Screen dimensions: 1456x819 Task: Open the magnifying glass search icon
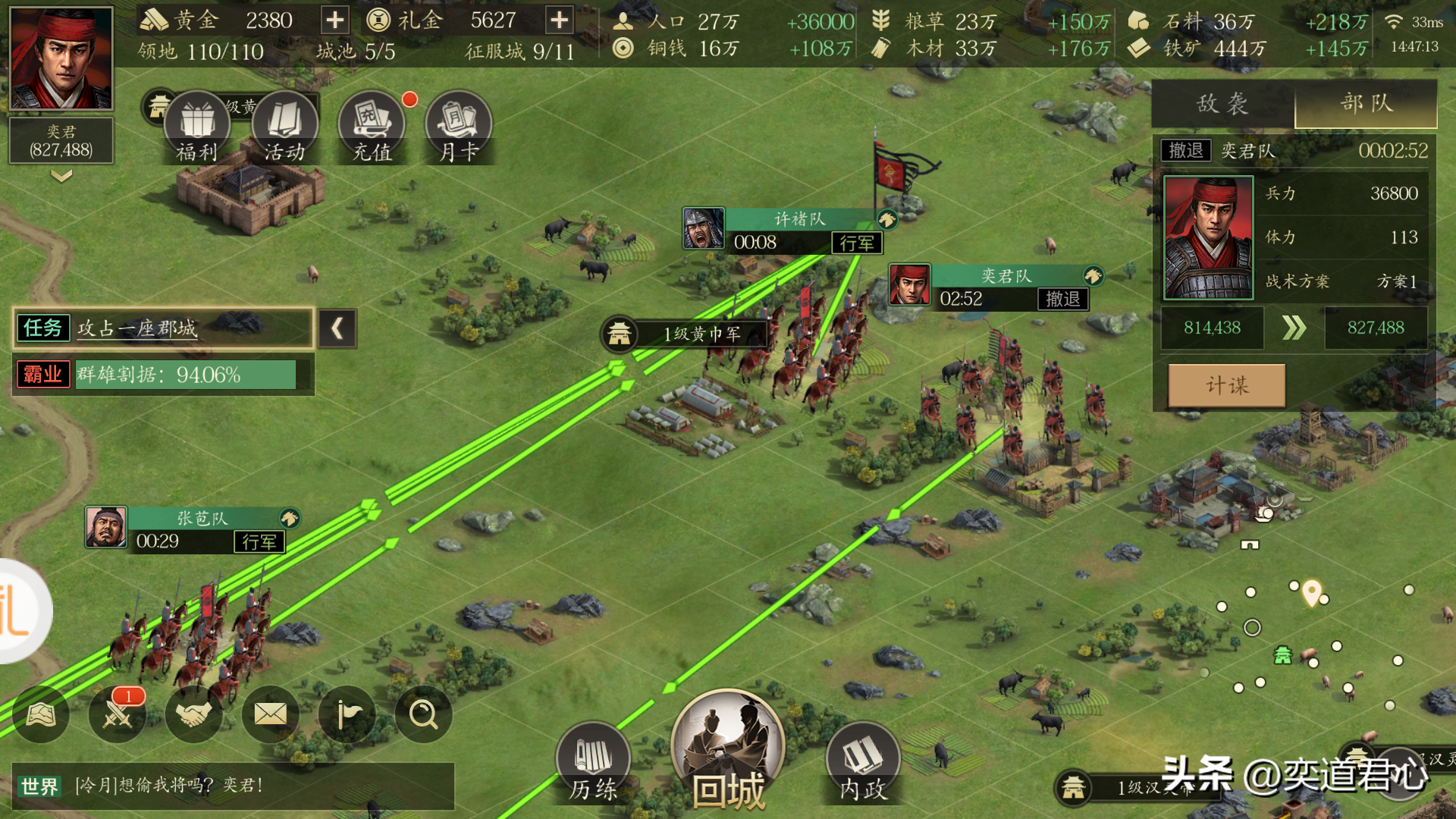[x=423, y=714]
